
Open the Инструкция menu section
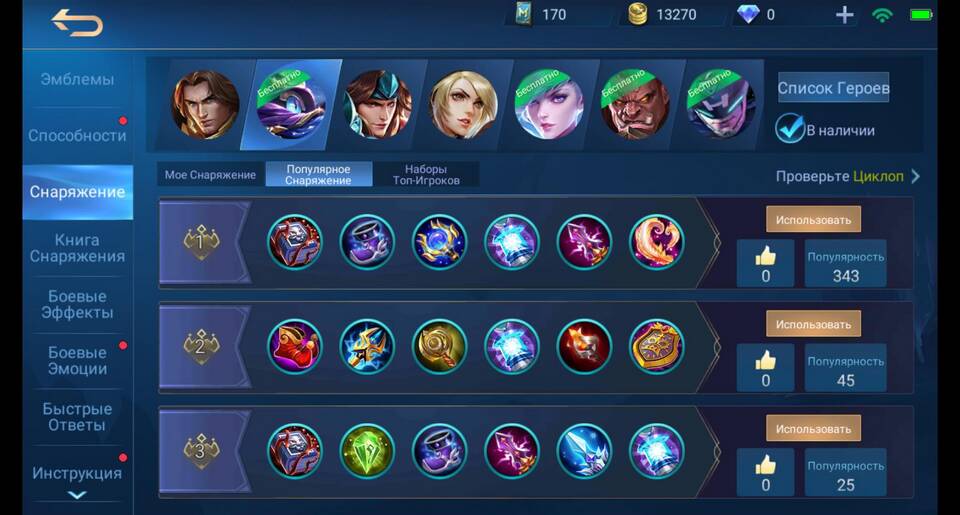point(77,473)
